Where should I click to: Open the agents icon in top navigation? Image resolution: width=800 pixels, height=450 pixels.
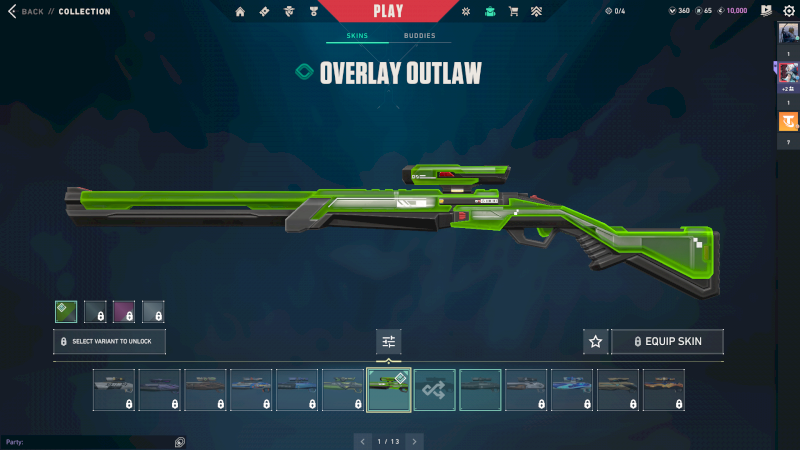click(x=290, y=12)
